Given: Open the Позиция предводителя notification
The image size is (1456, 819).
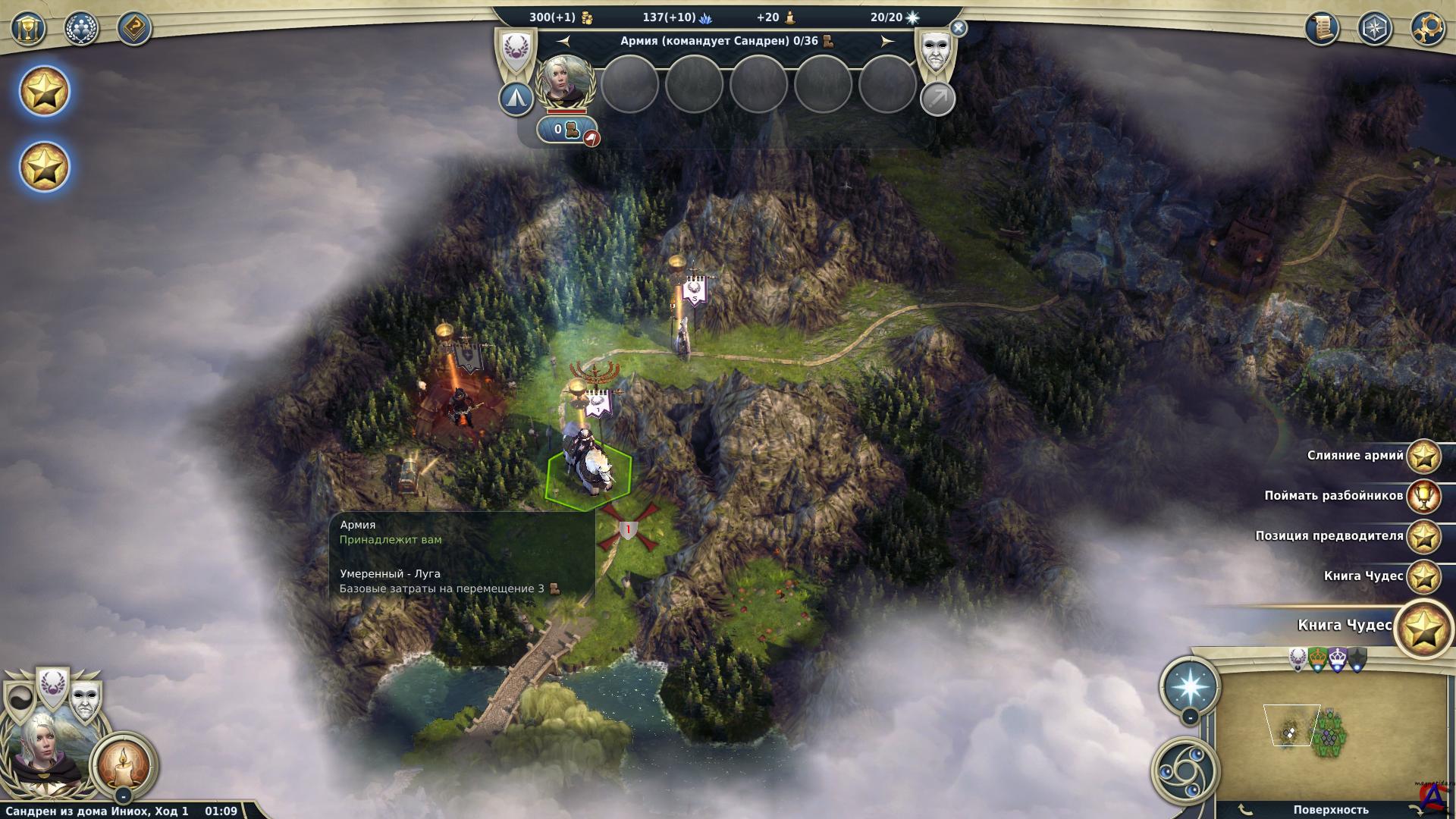Looking at the screenshot, I should point(1423,537).
